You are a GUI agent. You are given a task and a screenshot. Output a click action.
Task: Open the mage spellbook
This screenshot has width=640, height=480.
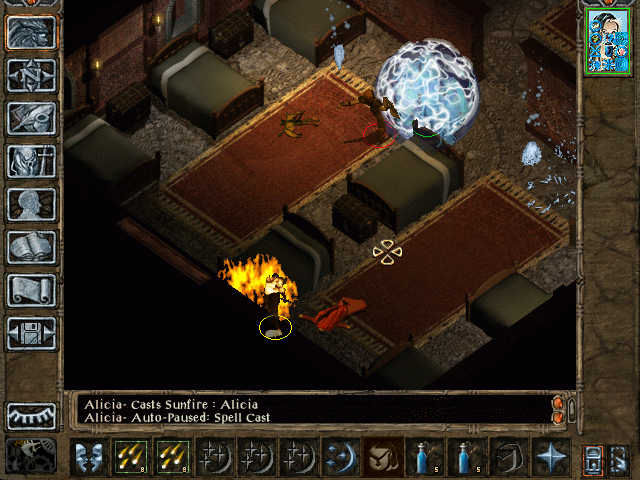pyautogui.click(x=31, y=247)
